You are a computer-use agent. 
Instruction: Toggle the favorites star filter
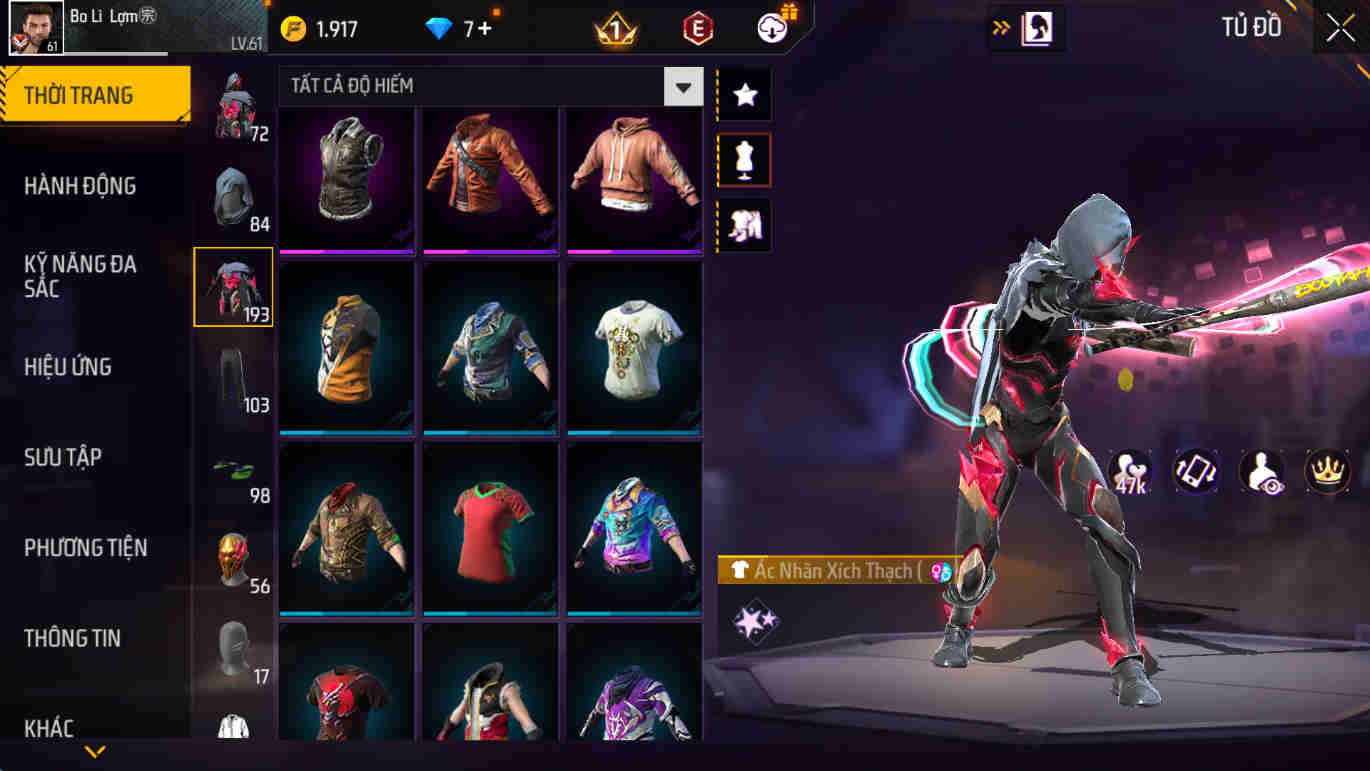pyautogui.click(x=744, y=95)
